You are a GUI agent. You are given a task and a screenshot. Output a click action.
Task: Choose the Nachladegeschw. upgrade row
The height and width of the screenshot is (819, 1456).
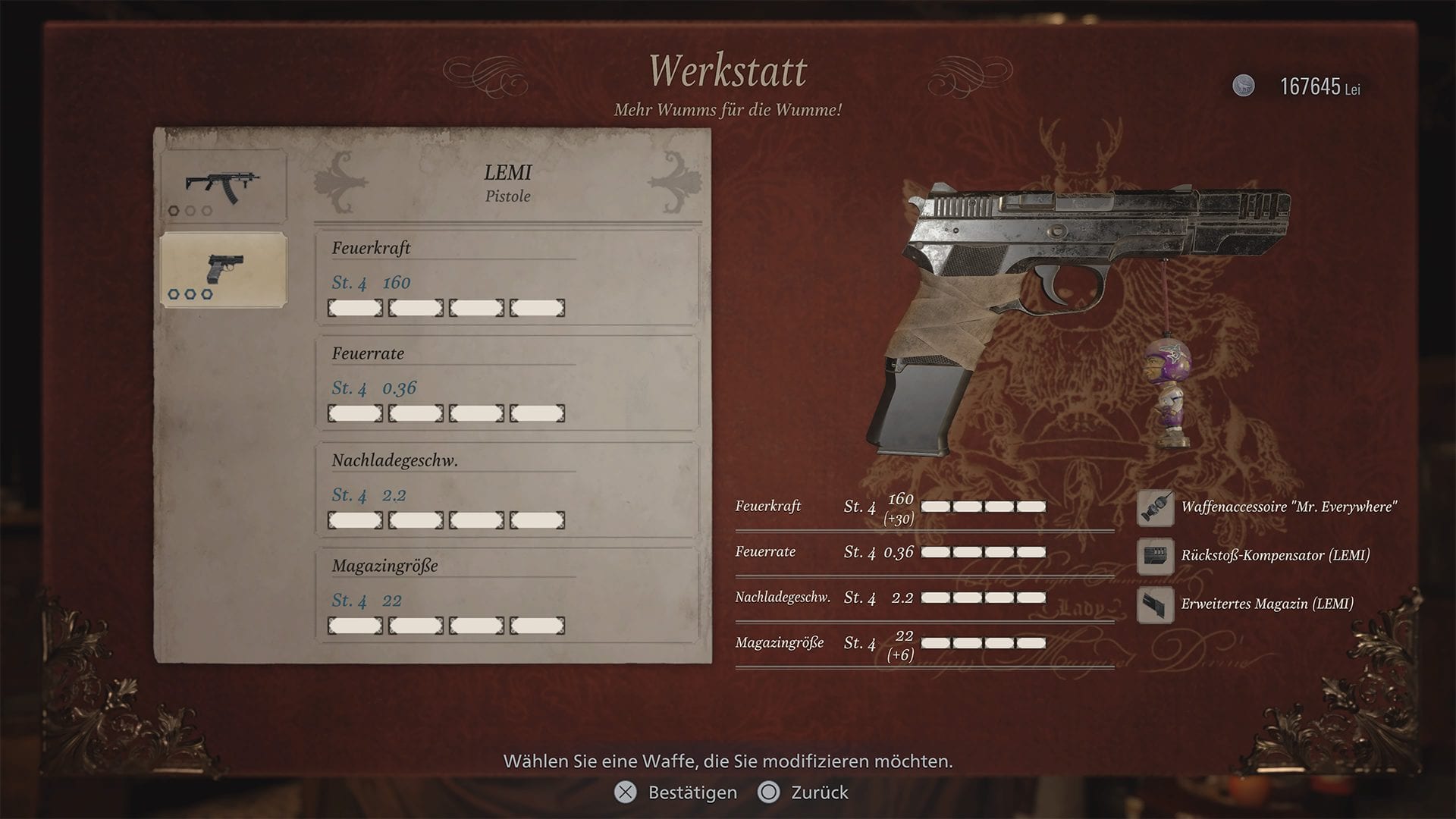coord(507,491)
